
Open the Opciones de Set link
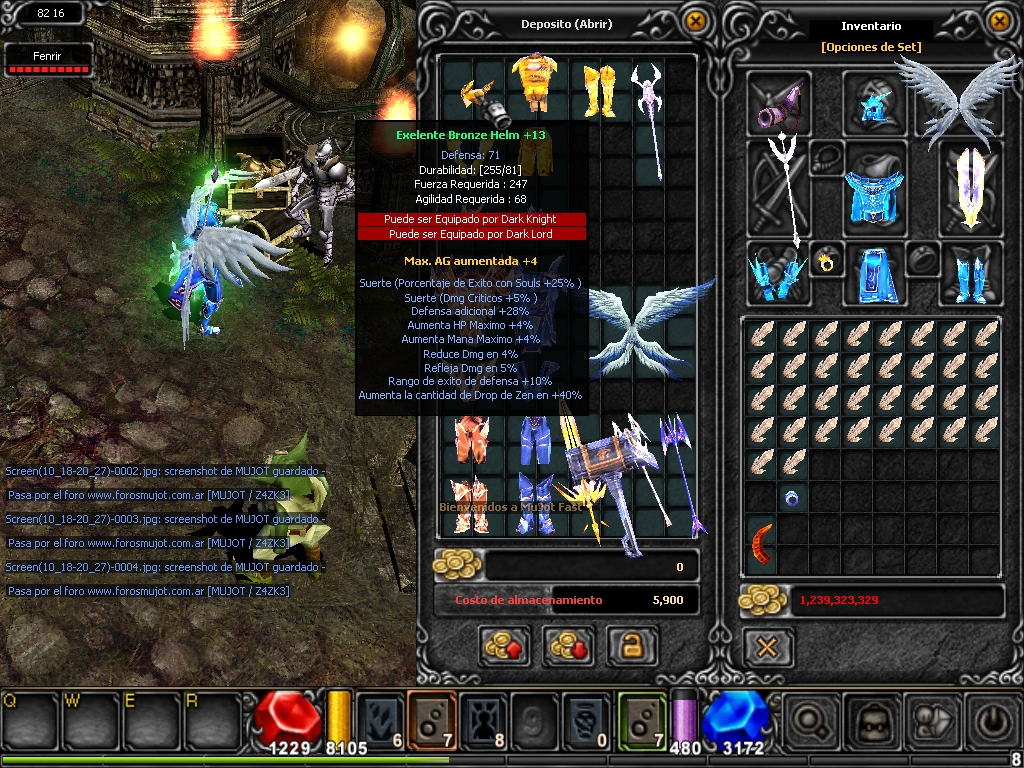[870, 46]
